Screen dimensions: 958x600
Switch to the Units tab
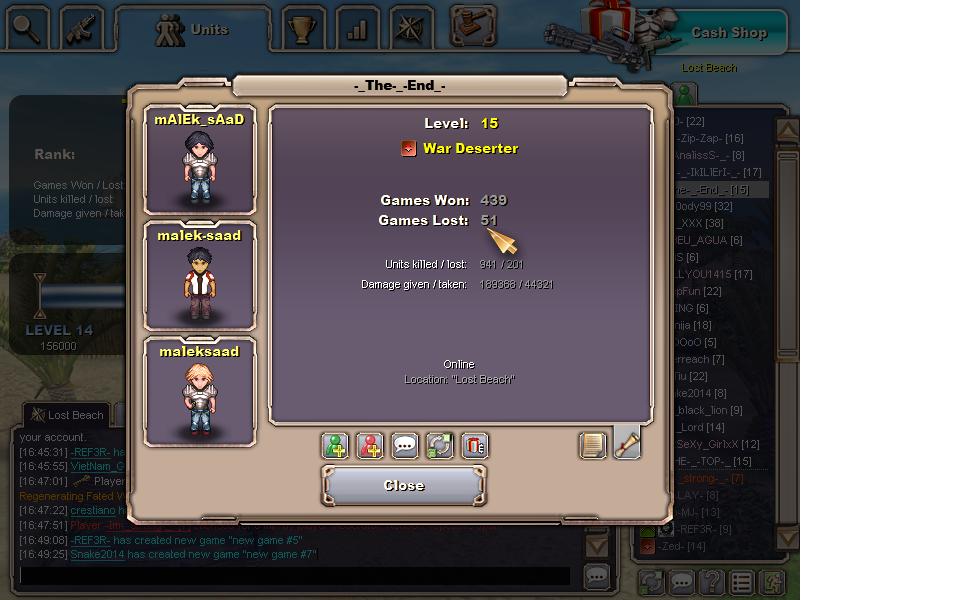click(193, 30)
